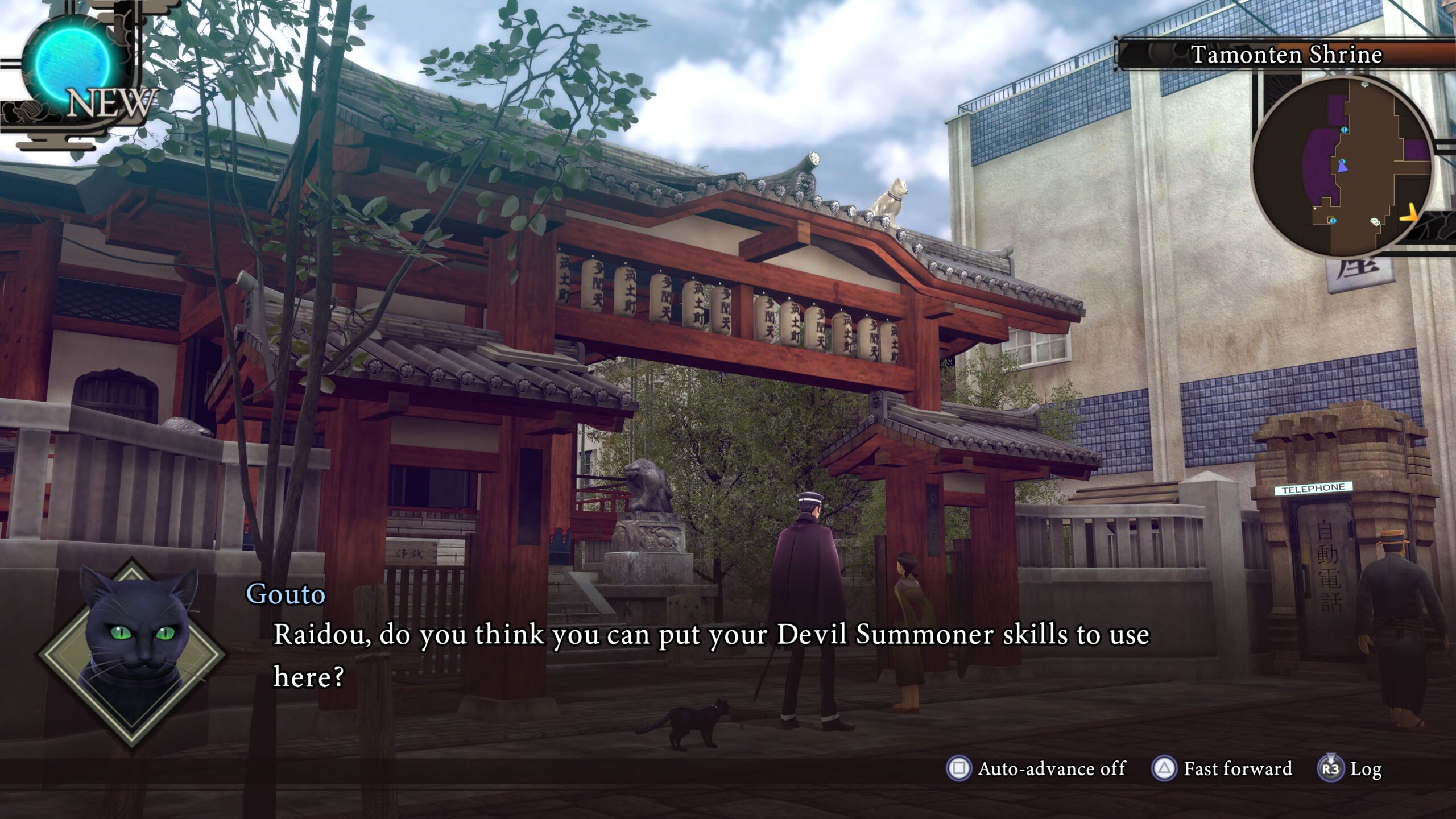Select the Tamonten Shrine location banner
This screenshot has width=1456, height=819.
[x=1287, y=55]
